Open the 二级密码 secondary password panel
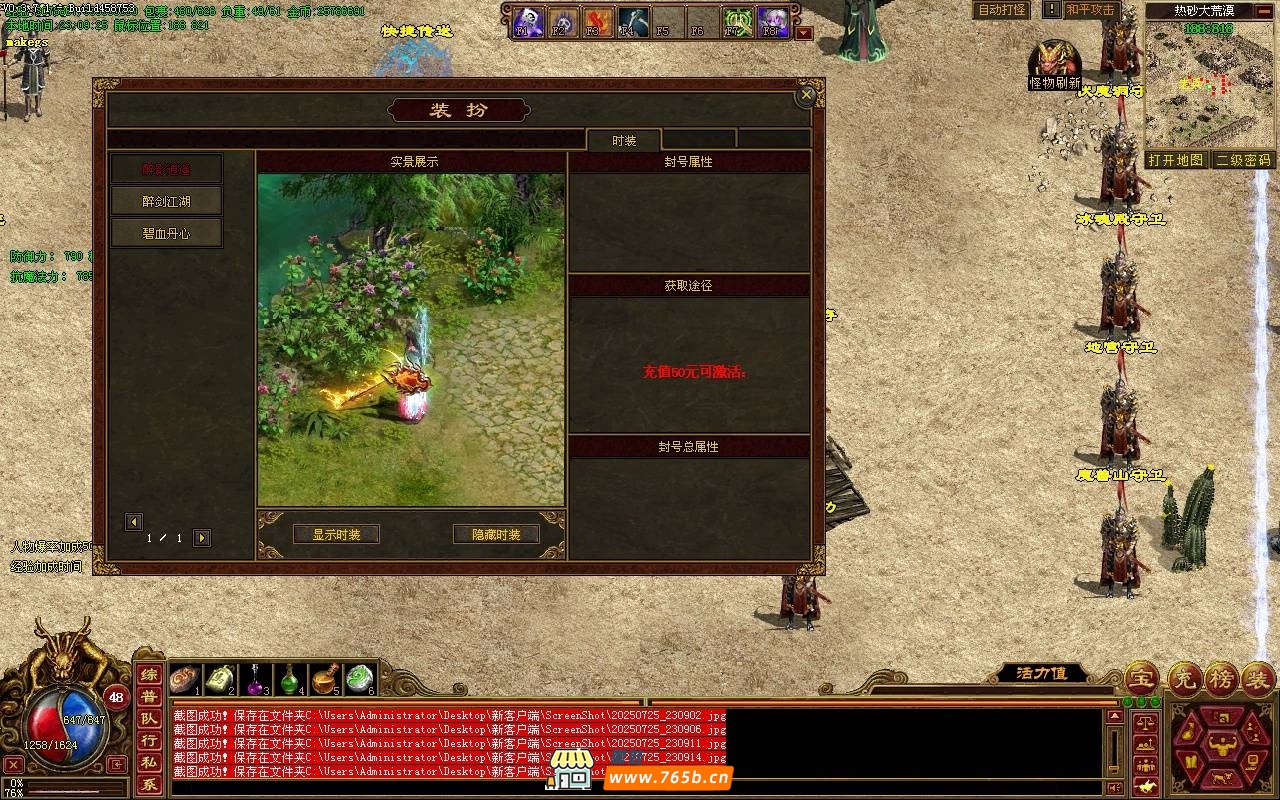 [1243, 160]
